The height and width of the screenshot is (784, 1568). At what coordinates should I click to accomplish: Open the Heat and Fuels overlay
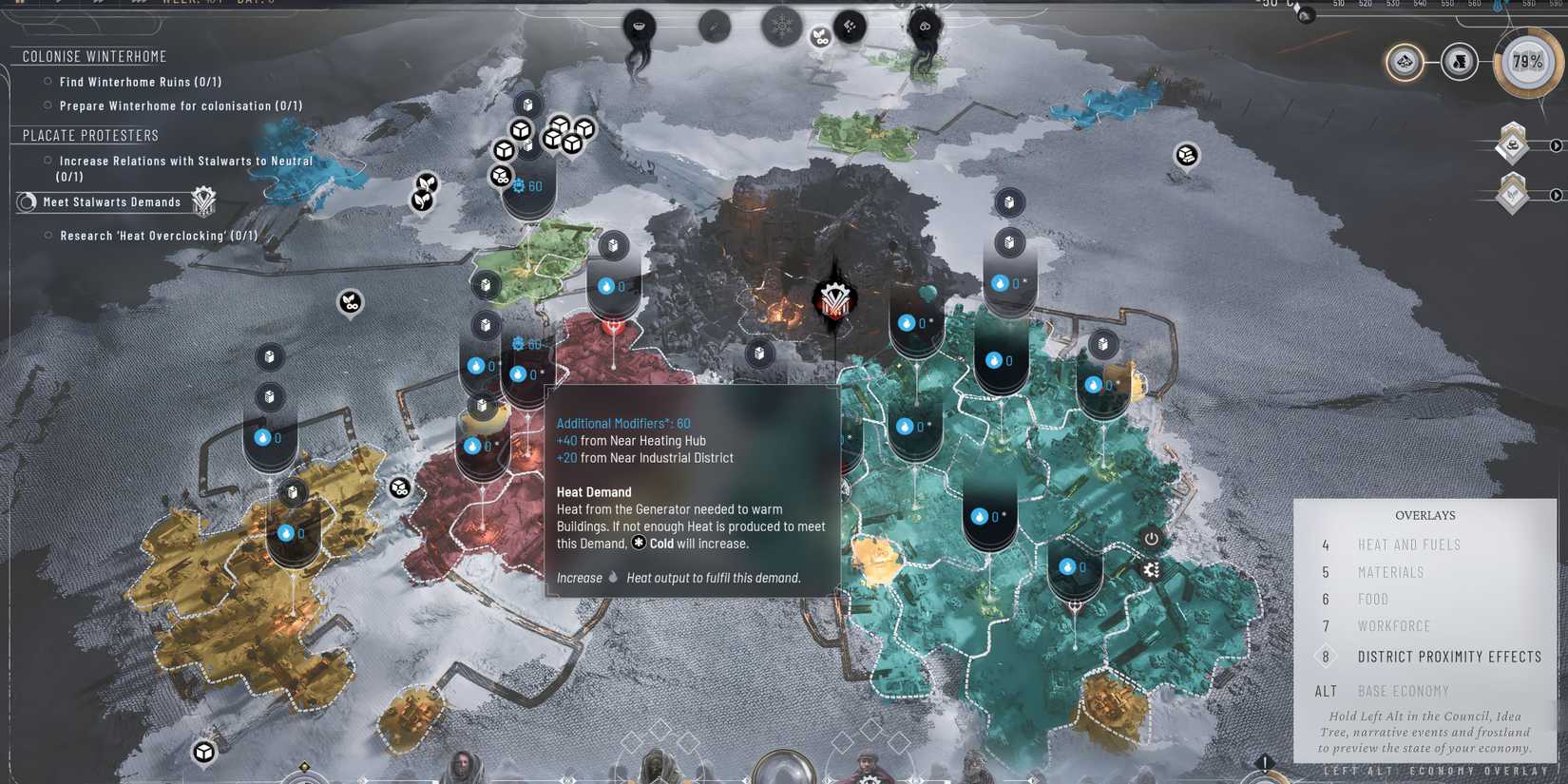(x=1410, y=545)
